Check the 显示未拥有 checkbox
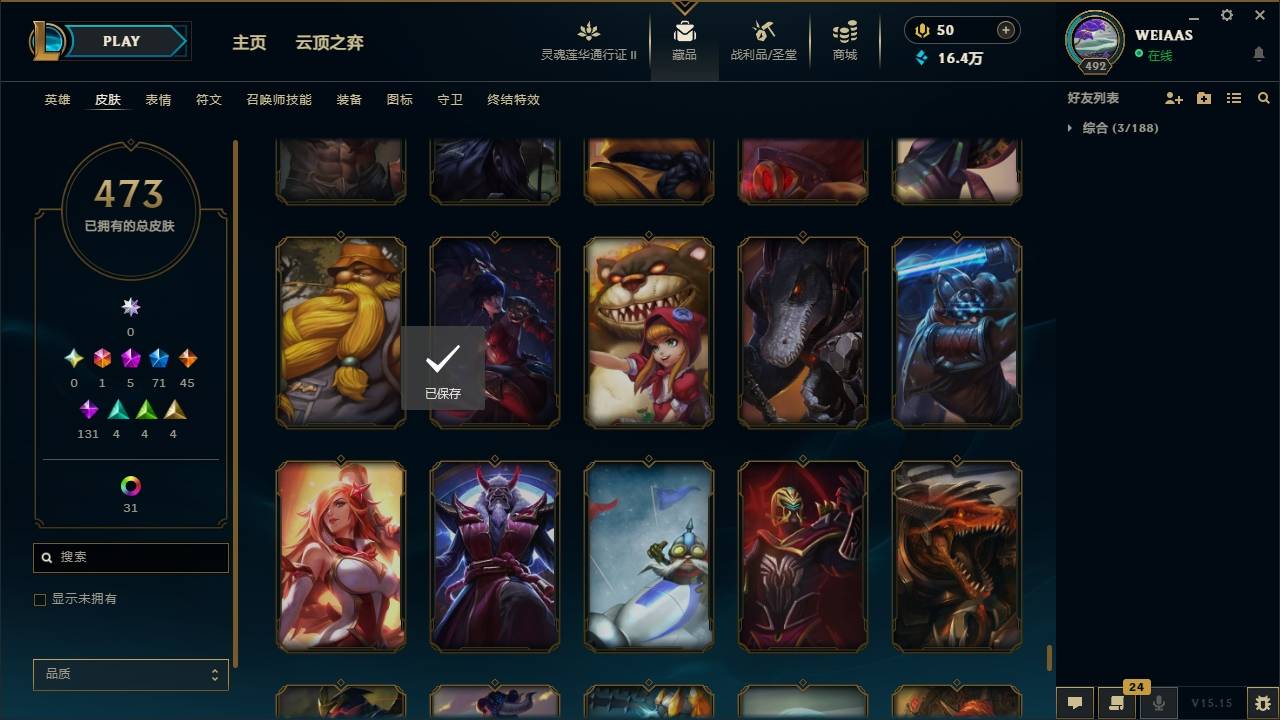 pos(39,599)
